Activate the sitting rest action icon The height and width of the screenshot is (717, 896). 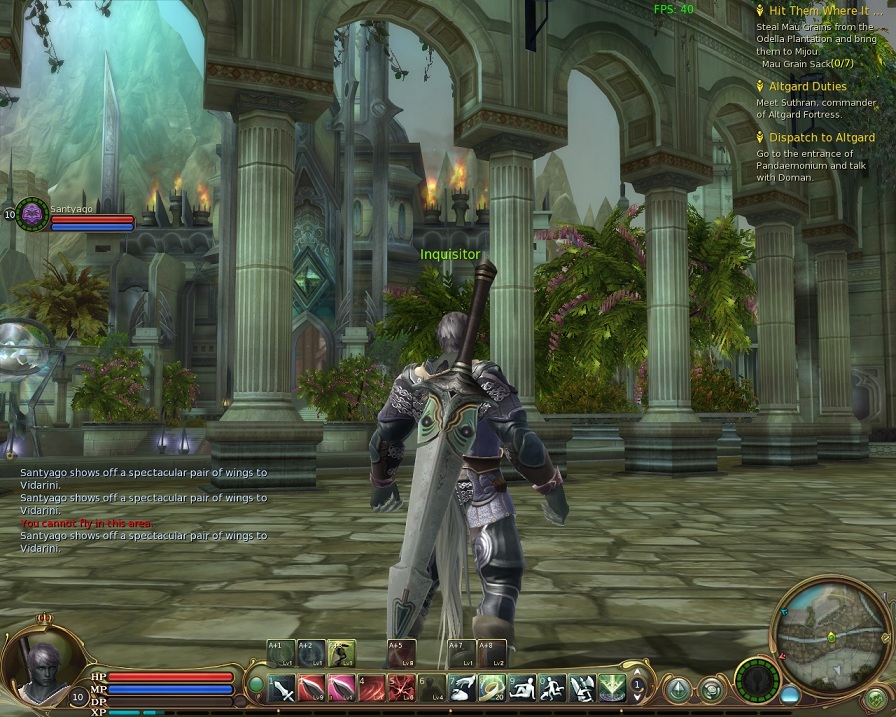[x=521, y=687]
